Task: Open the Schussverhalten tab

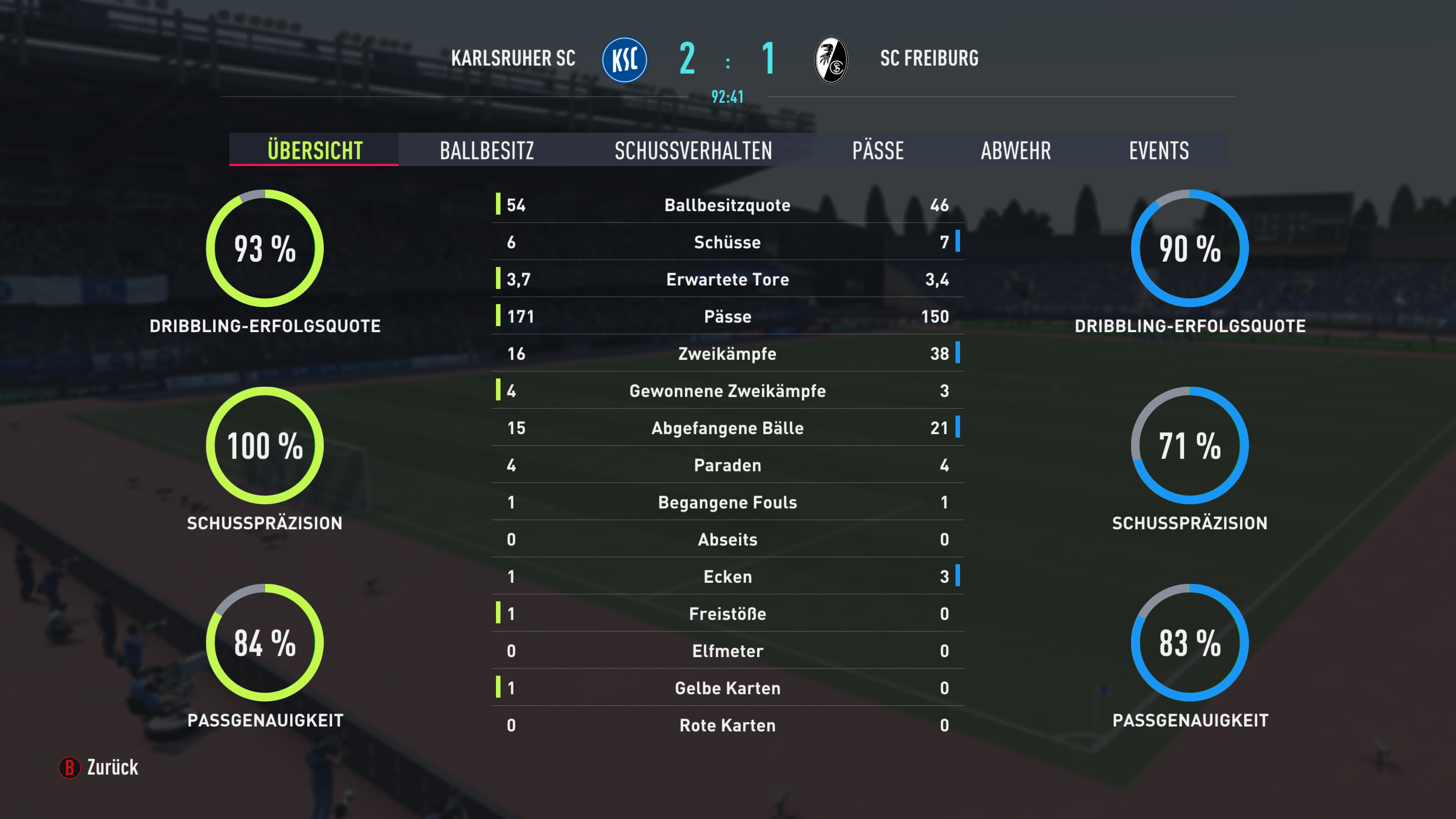Action: pos(693,151)
